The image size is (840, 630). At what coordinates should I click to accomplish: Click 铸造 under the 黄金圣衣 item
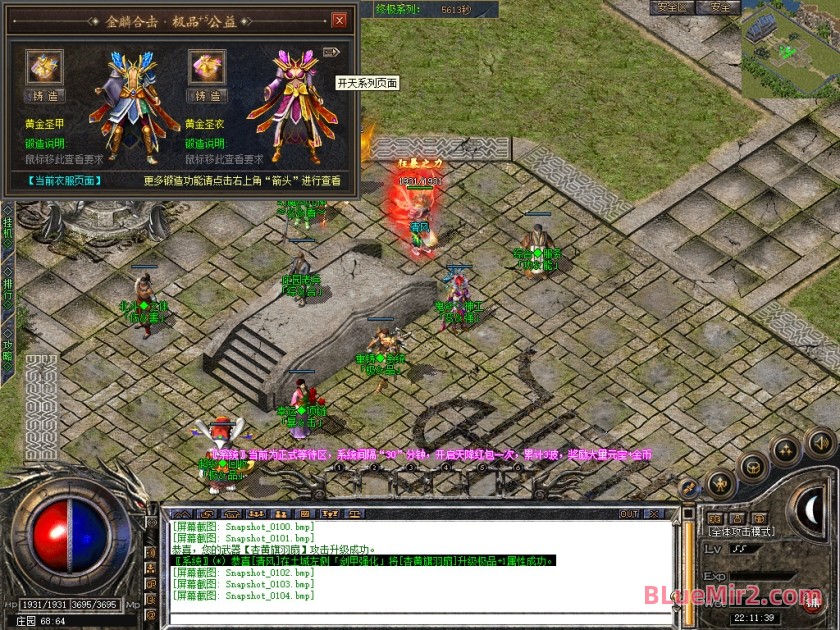point(207,96)
